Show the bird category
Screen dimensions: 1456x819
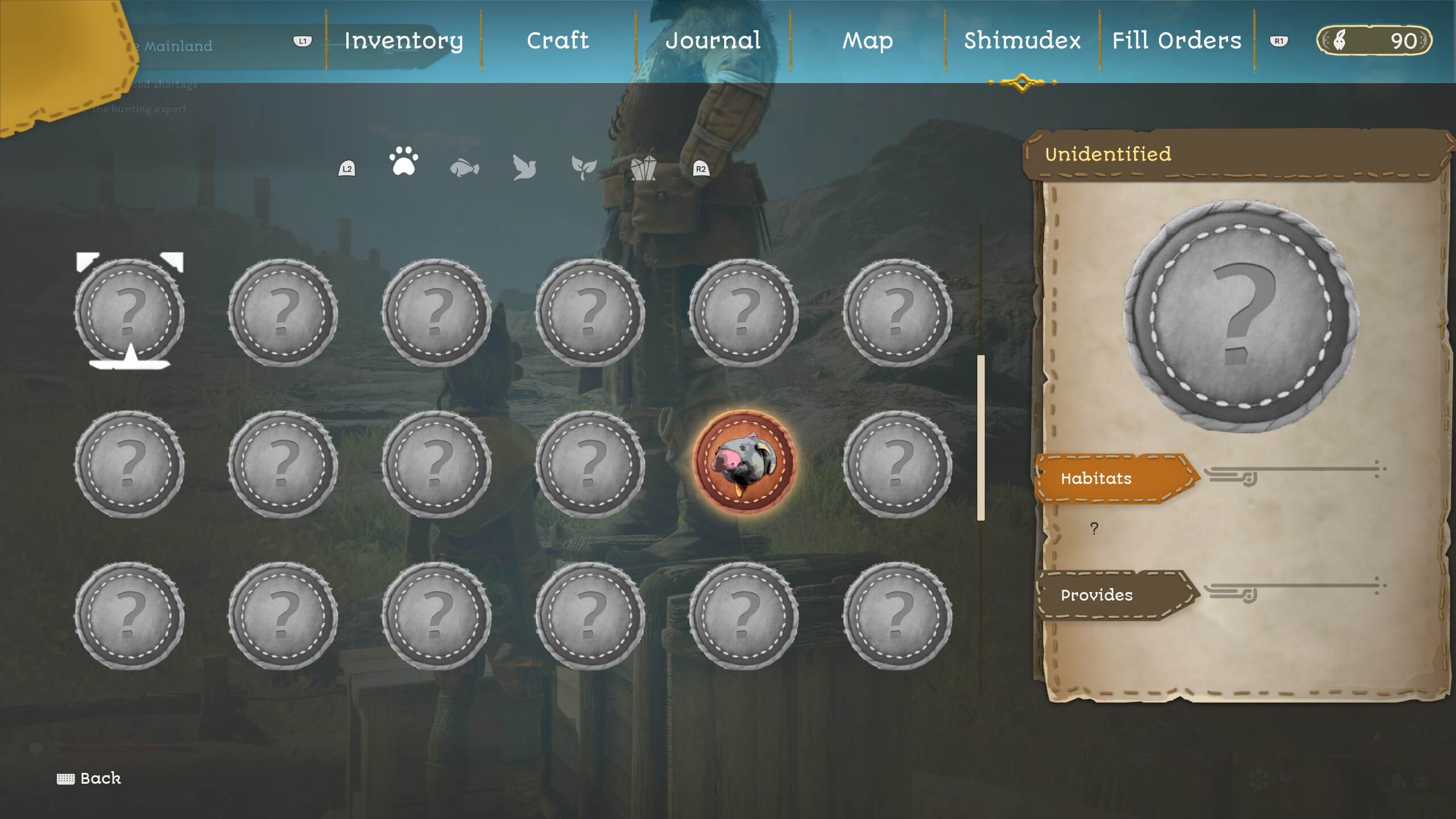click(x=524, y=167)
